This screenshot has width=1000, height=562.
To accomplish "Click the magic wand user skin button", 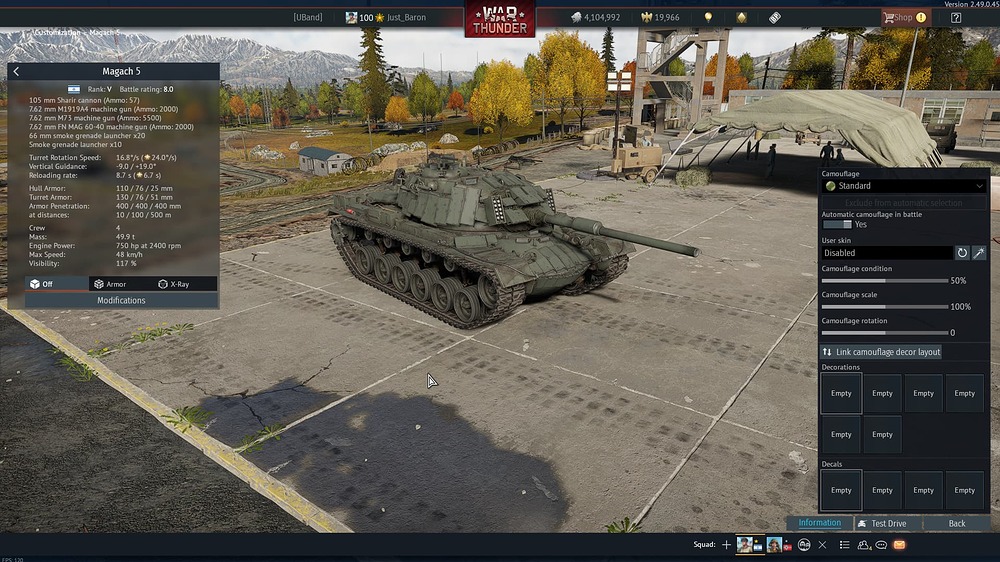I will click(x=979, y=253).
